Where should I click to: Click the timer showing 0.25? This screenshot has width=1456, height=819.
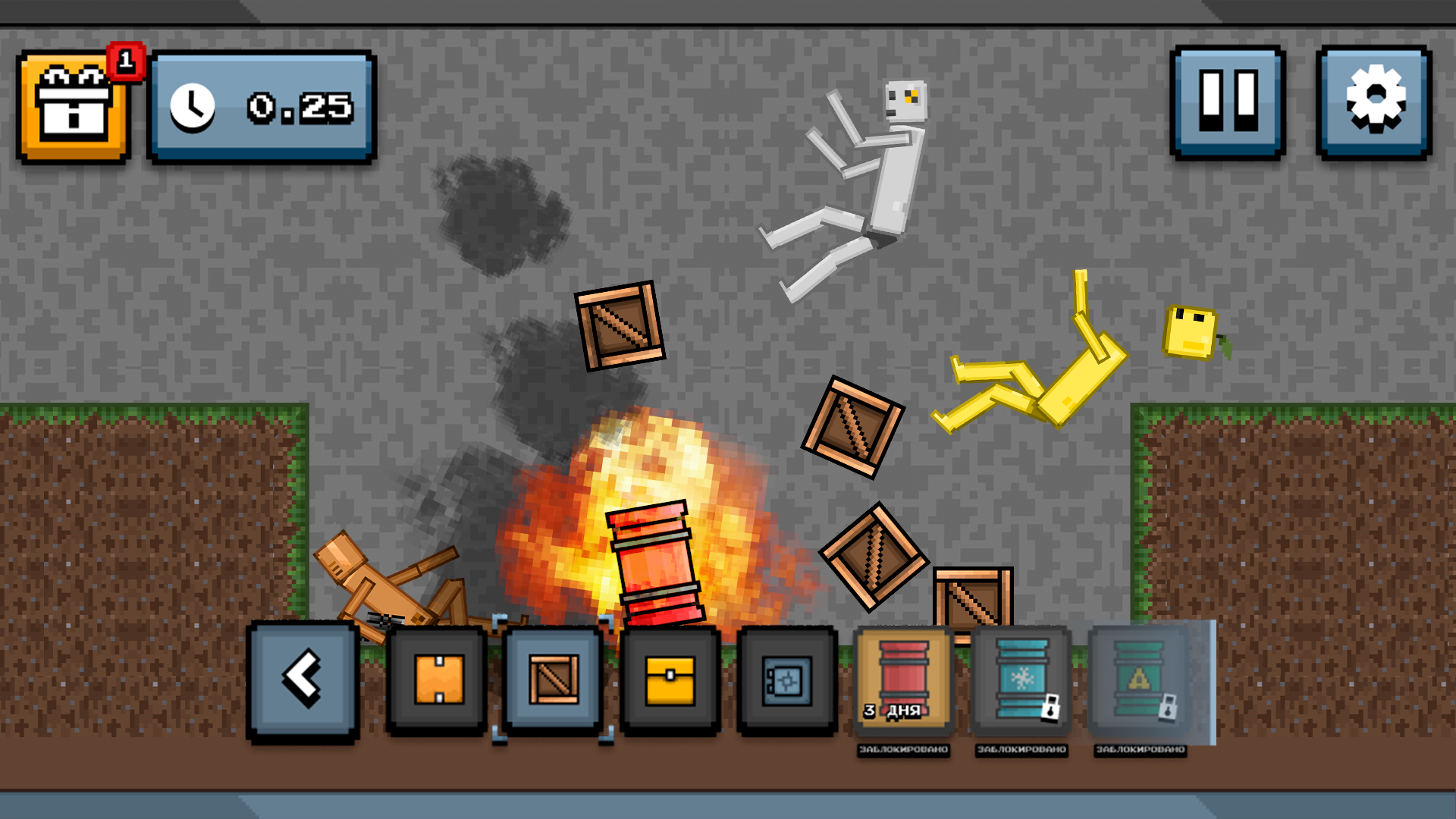point(262,106)
